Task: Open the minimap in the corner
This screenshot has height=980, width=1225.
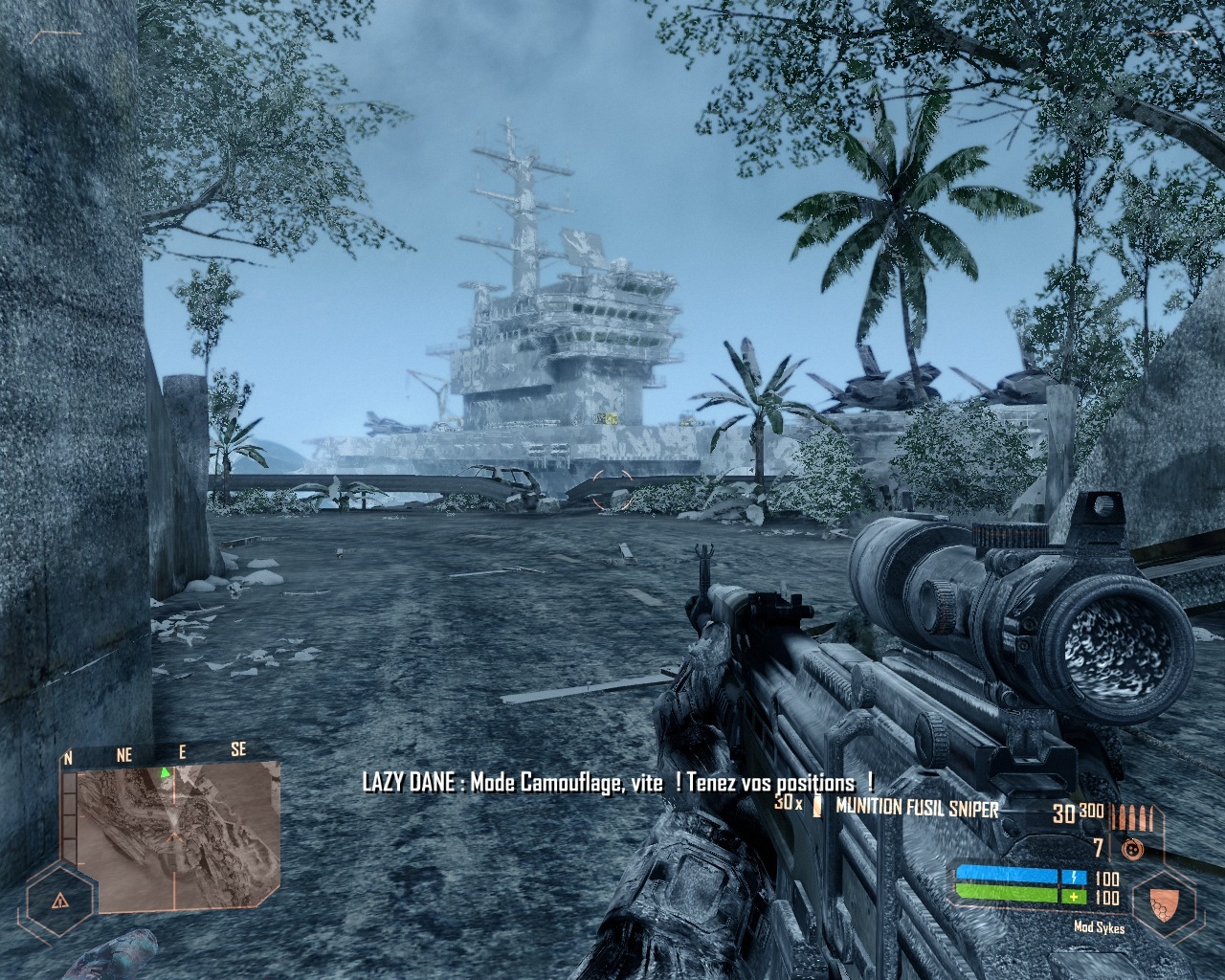Action: click(170, 835)
